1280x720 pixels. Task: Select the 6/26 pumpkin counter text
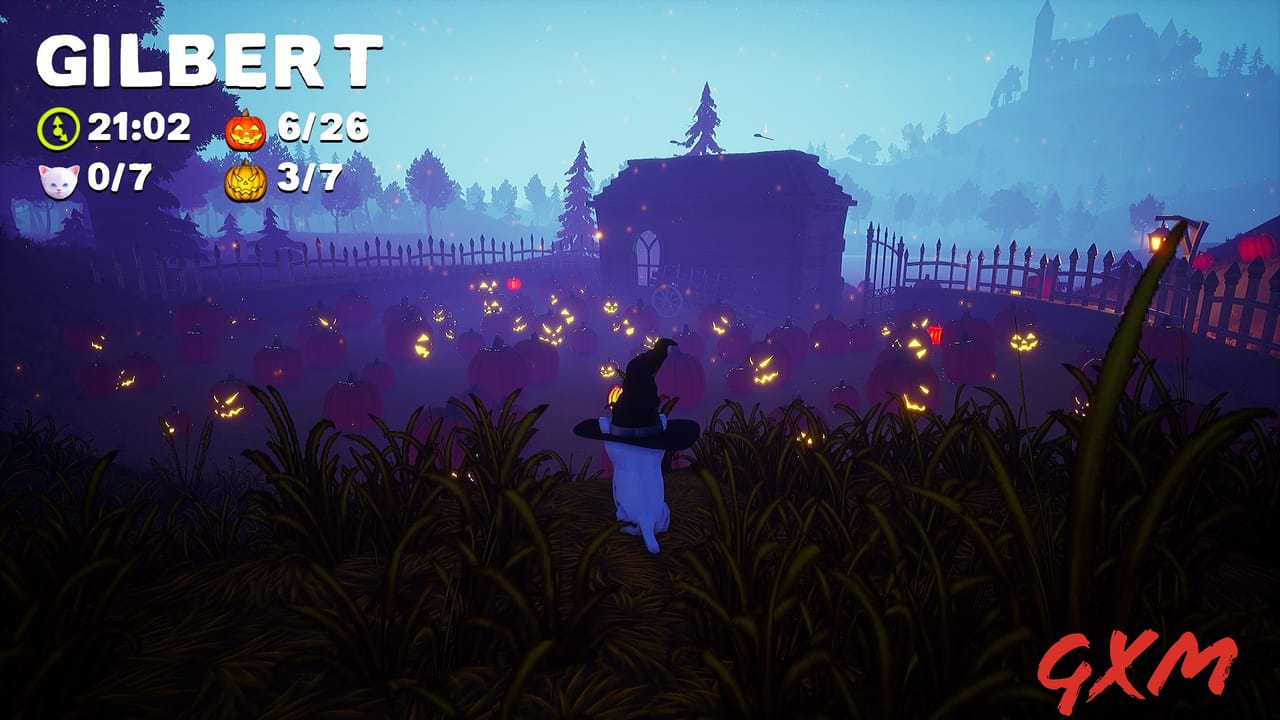[323, 127]
